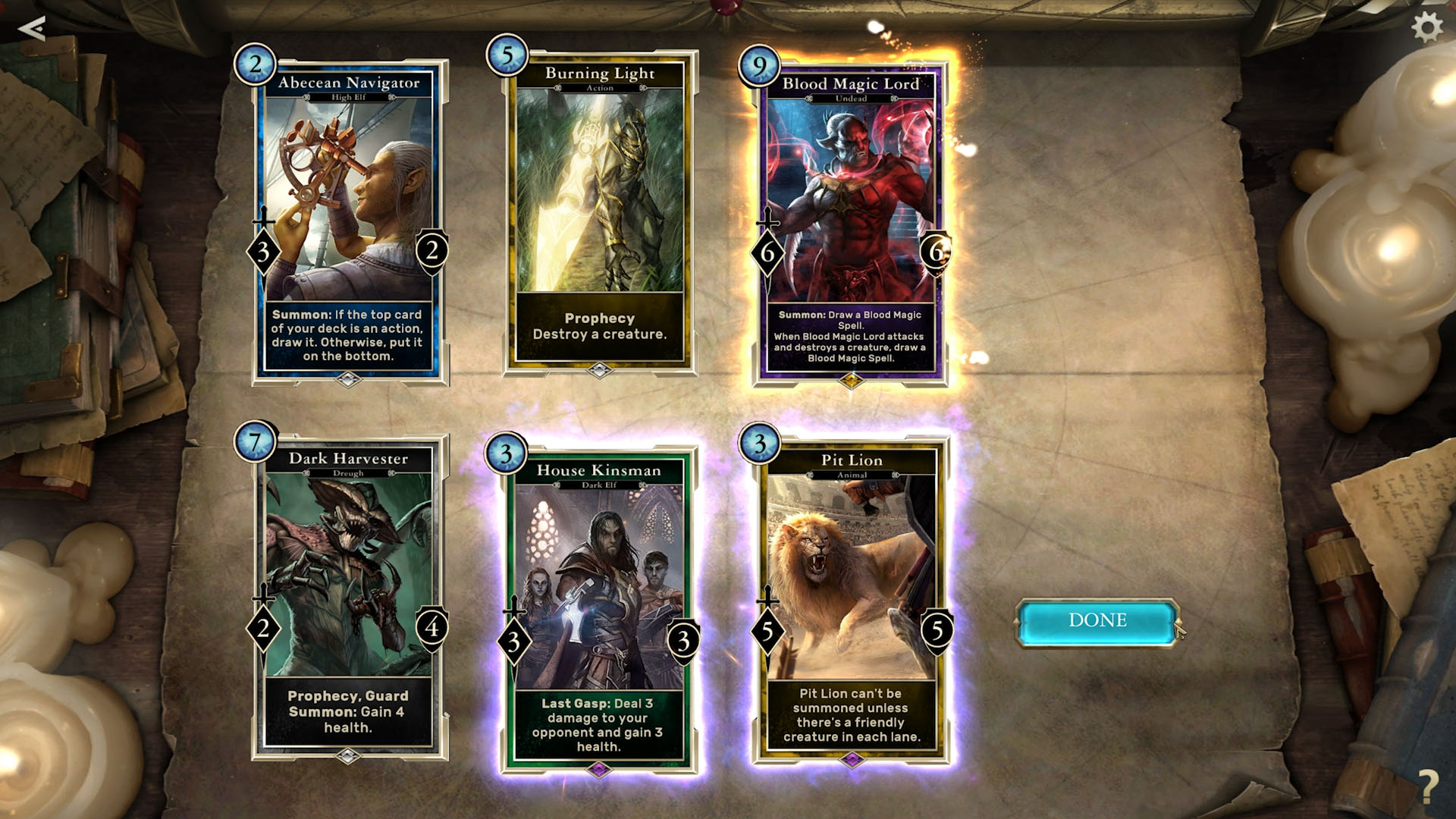Select the House Kinsman card
This screenshot has height=819, width=1456.
601,599
